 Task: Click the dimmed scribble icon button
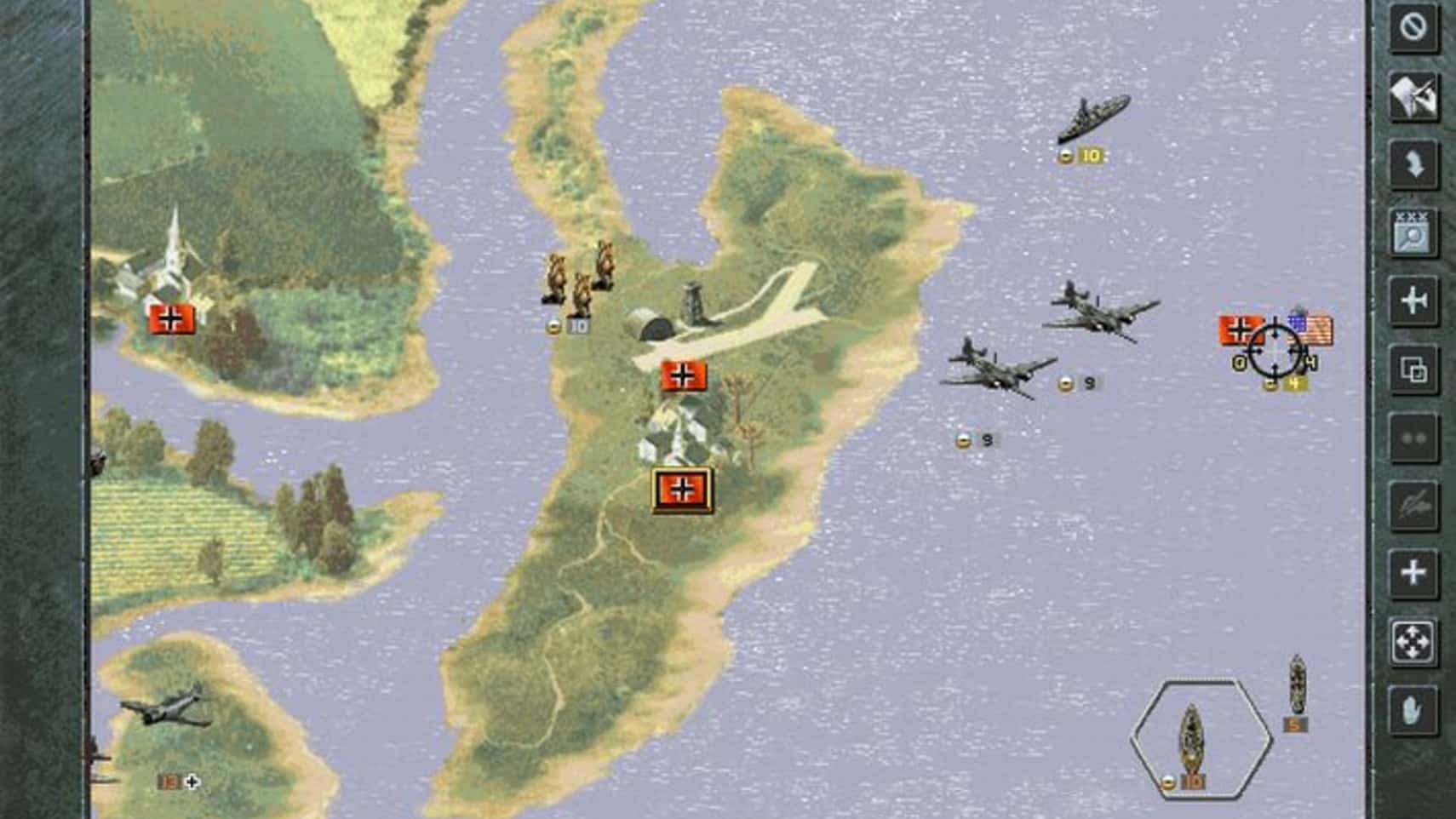(1413, 506)
